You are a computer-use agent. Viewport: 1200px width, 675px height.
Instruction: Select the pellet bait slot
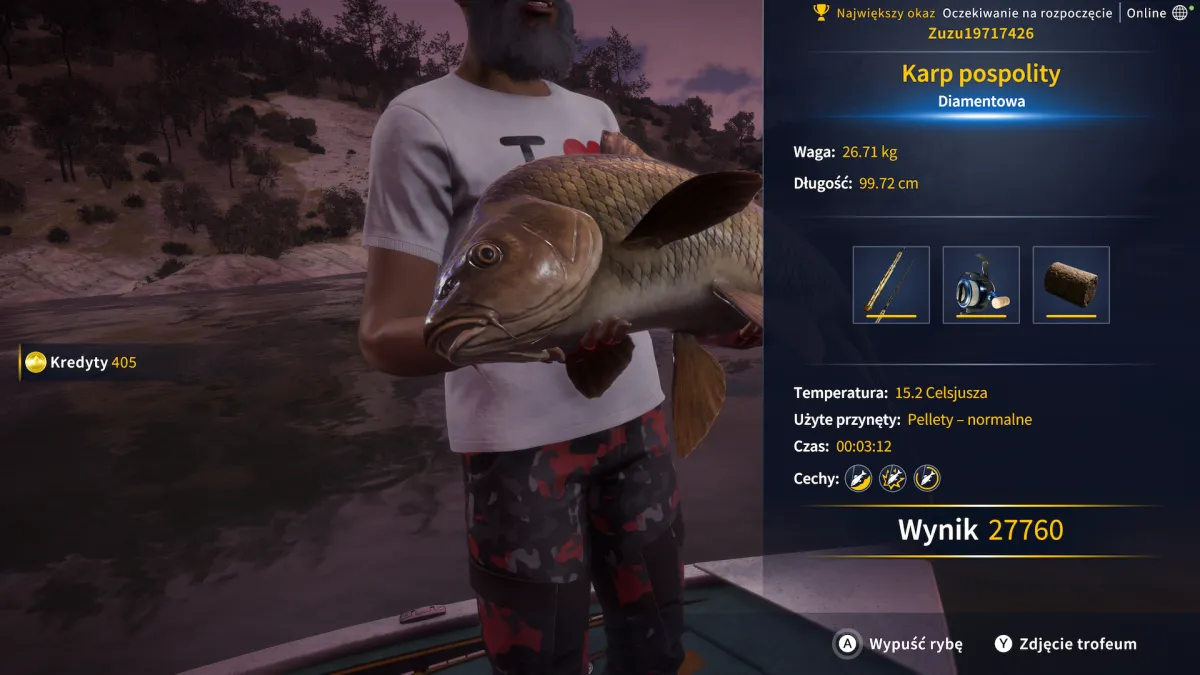pos(1071,285)
